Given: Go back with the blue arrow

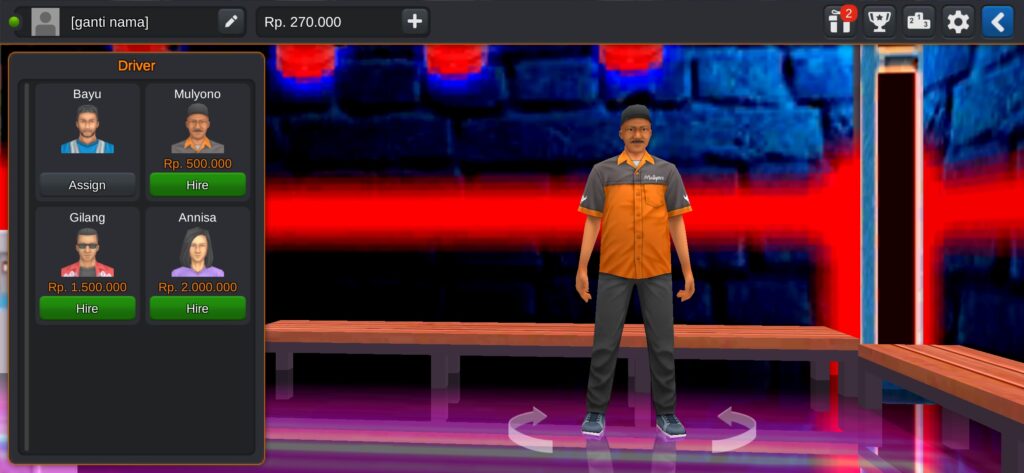Looking at the screenshot, I should [997, 21].
